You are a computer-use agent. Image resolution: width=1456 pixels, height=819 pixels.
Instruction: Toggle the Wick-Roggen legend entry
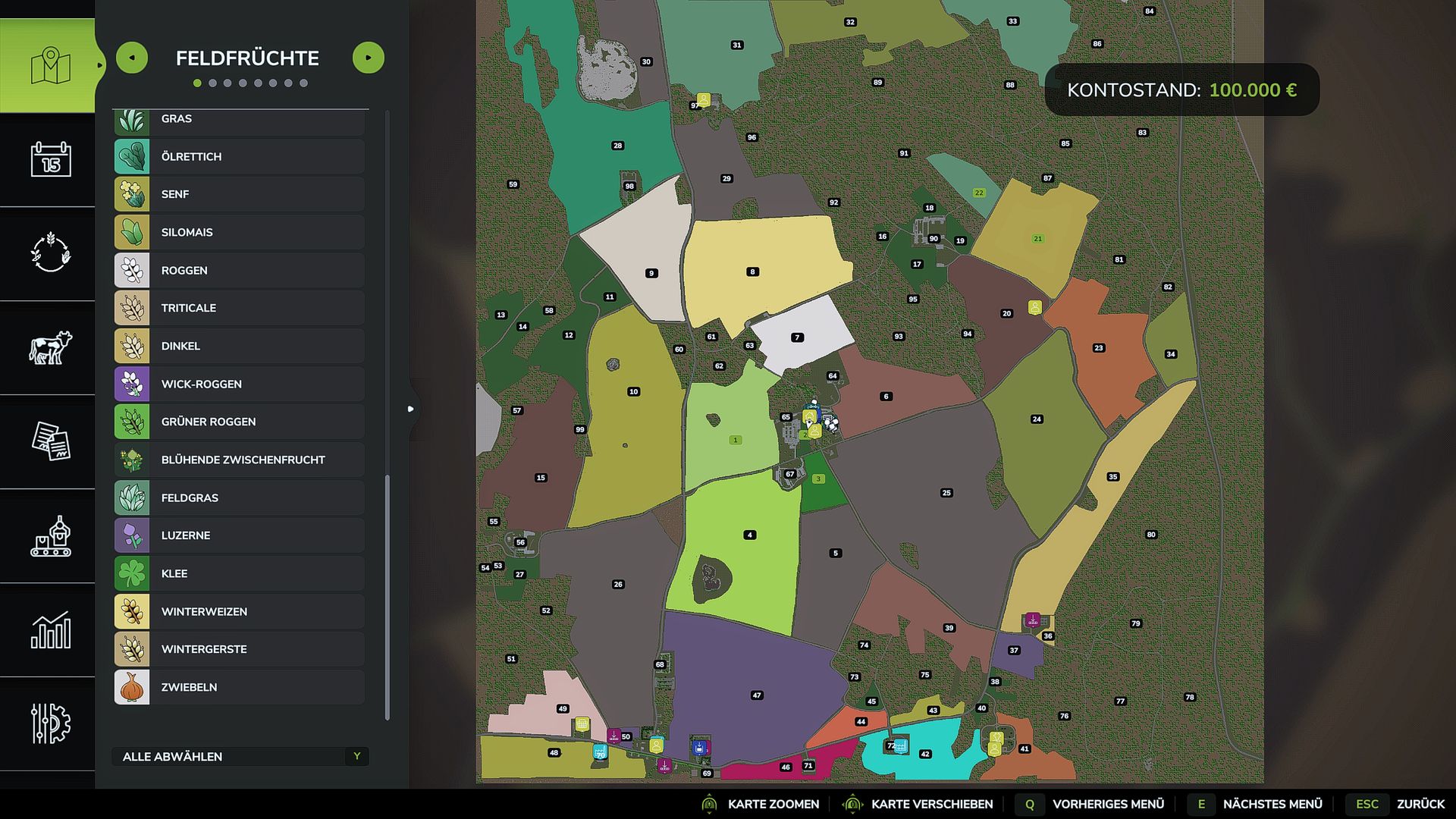tap(240, 384)
